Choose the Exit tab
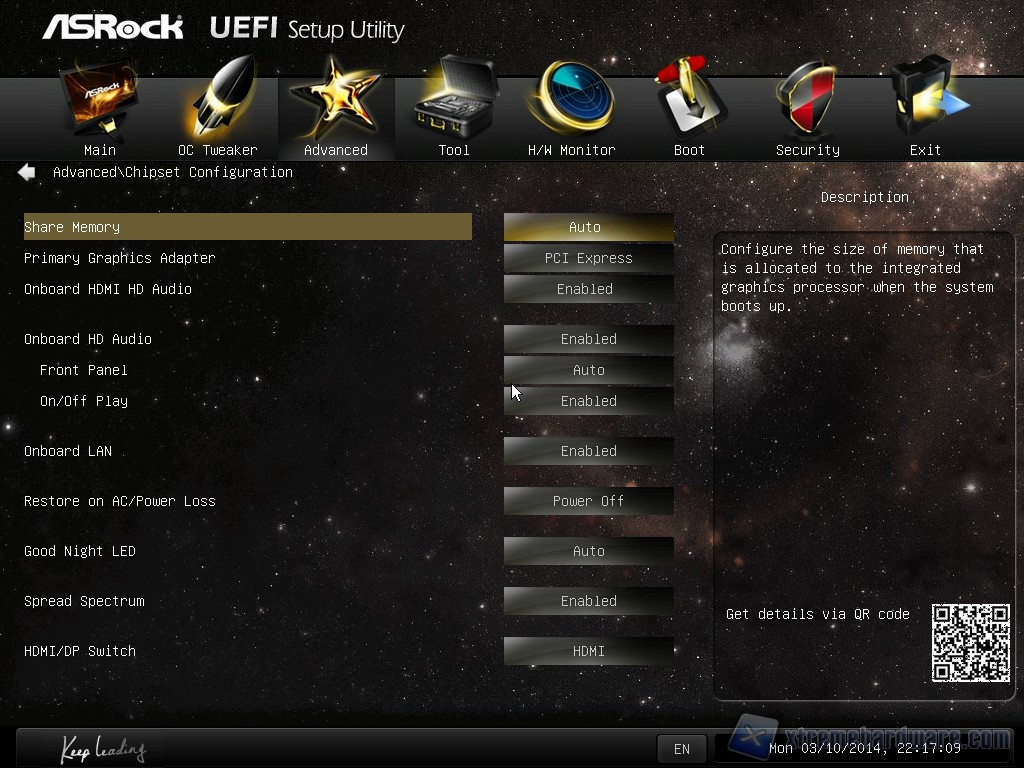The width and height of the screenshot is (1024, 768). (x=925, y=112)
